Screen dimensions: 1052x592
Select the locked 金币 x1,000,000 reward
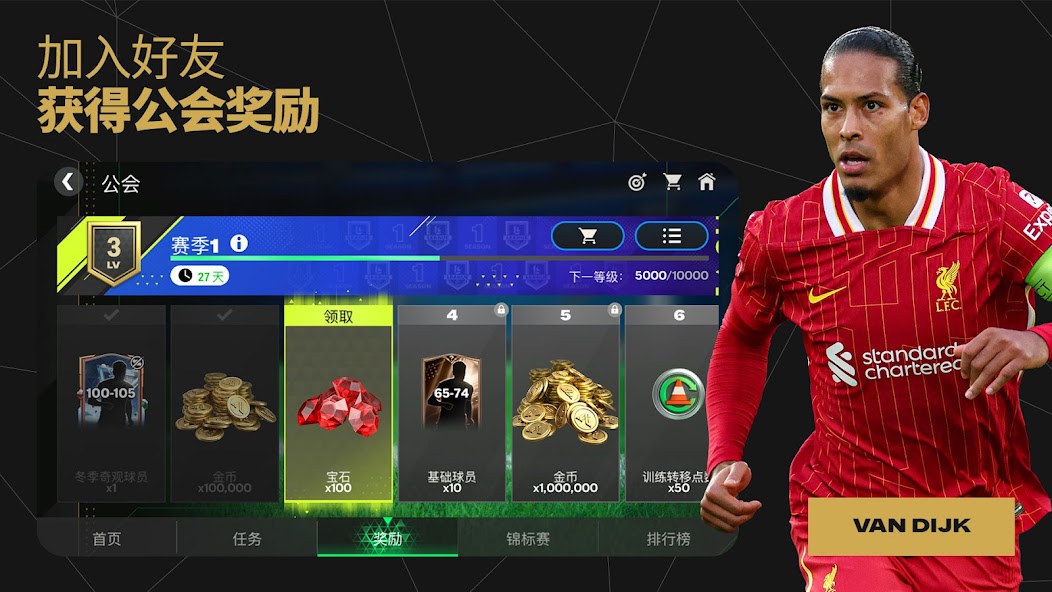[565, 402]
